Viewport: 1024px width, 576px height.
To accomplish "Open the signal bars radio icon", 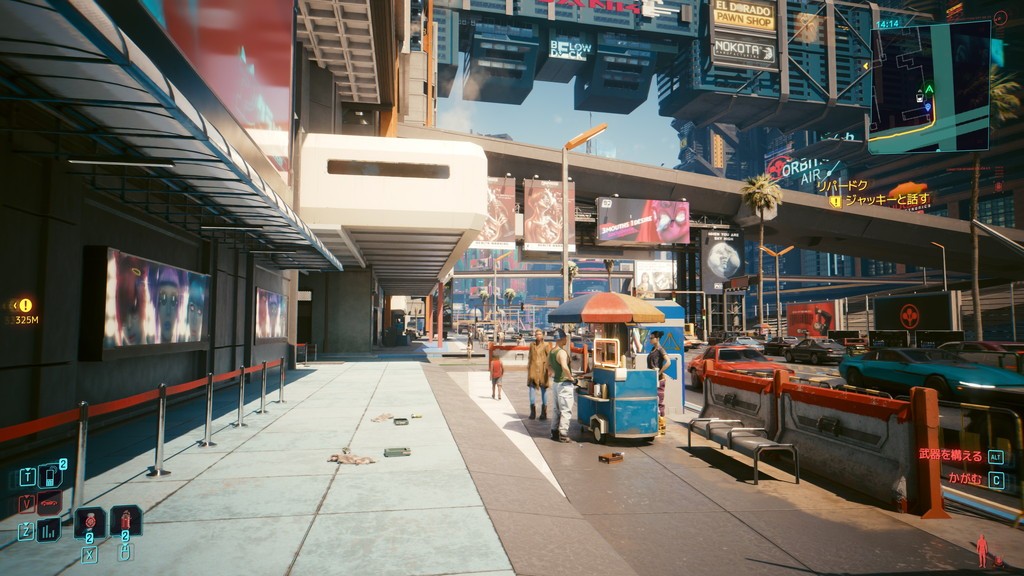I will coord(49,530).
